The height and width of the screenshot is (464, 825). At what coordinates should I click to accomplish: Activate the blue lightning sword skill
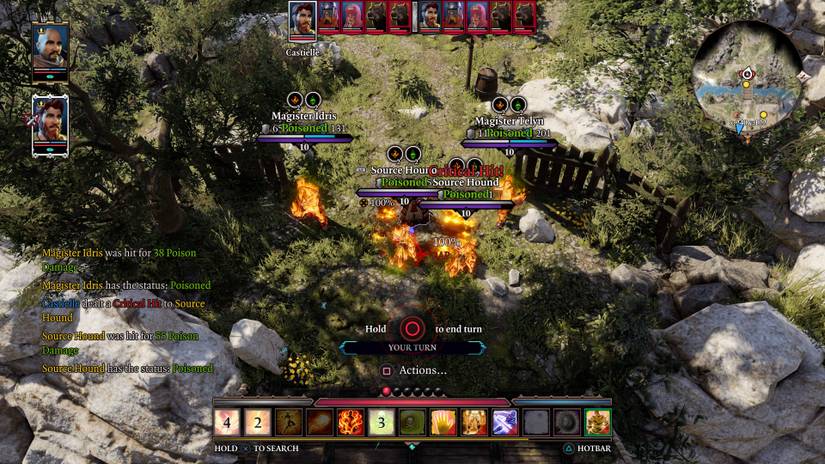pos(505,422)
